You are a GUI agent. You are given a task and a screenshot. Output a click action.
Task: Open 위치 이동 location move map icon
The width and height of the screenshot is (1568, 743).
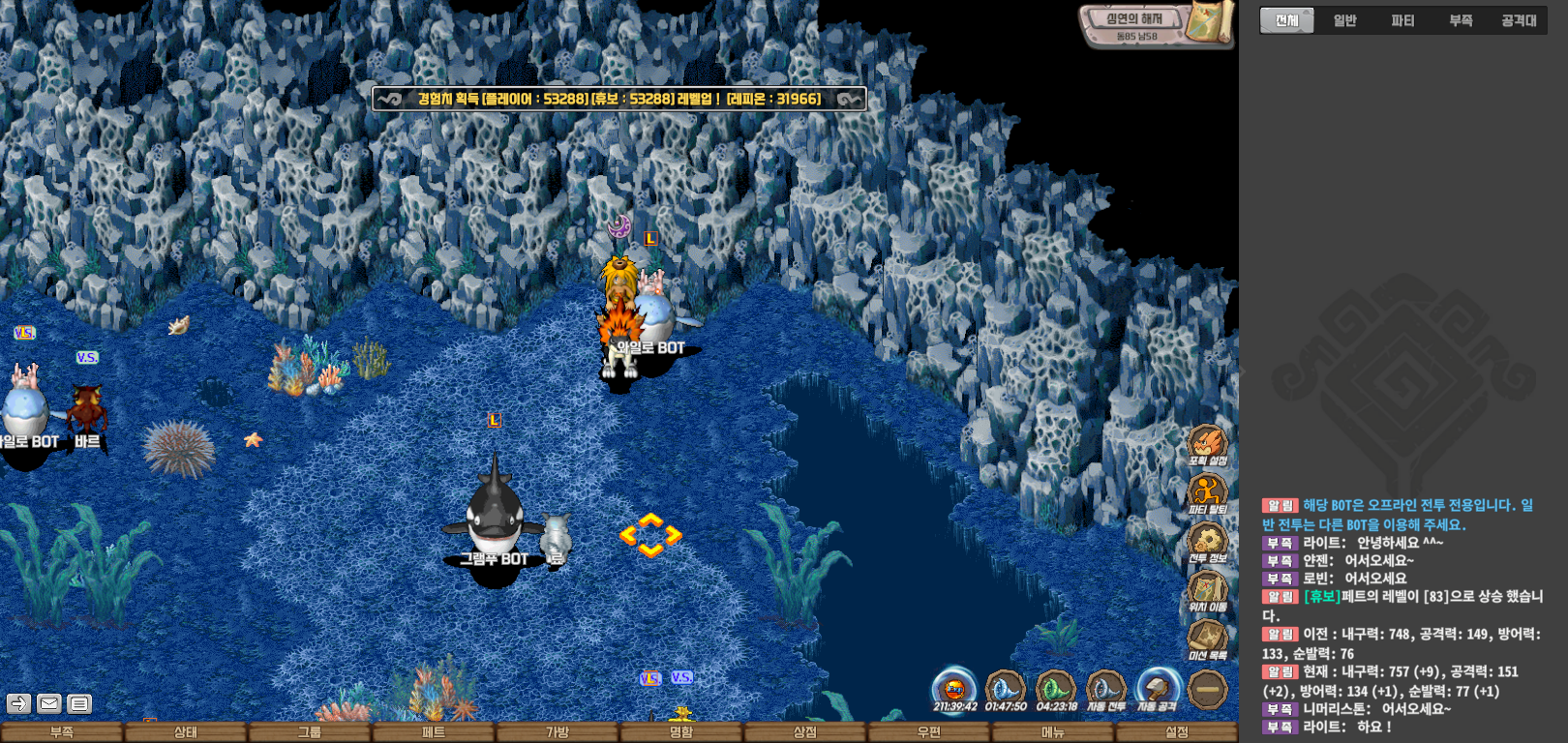point(1207,590)
